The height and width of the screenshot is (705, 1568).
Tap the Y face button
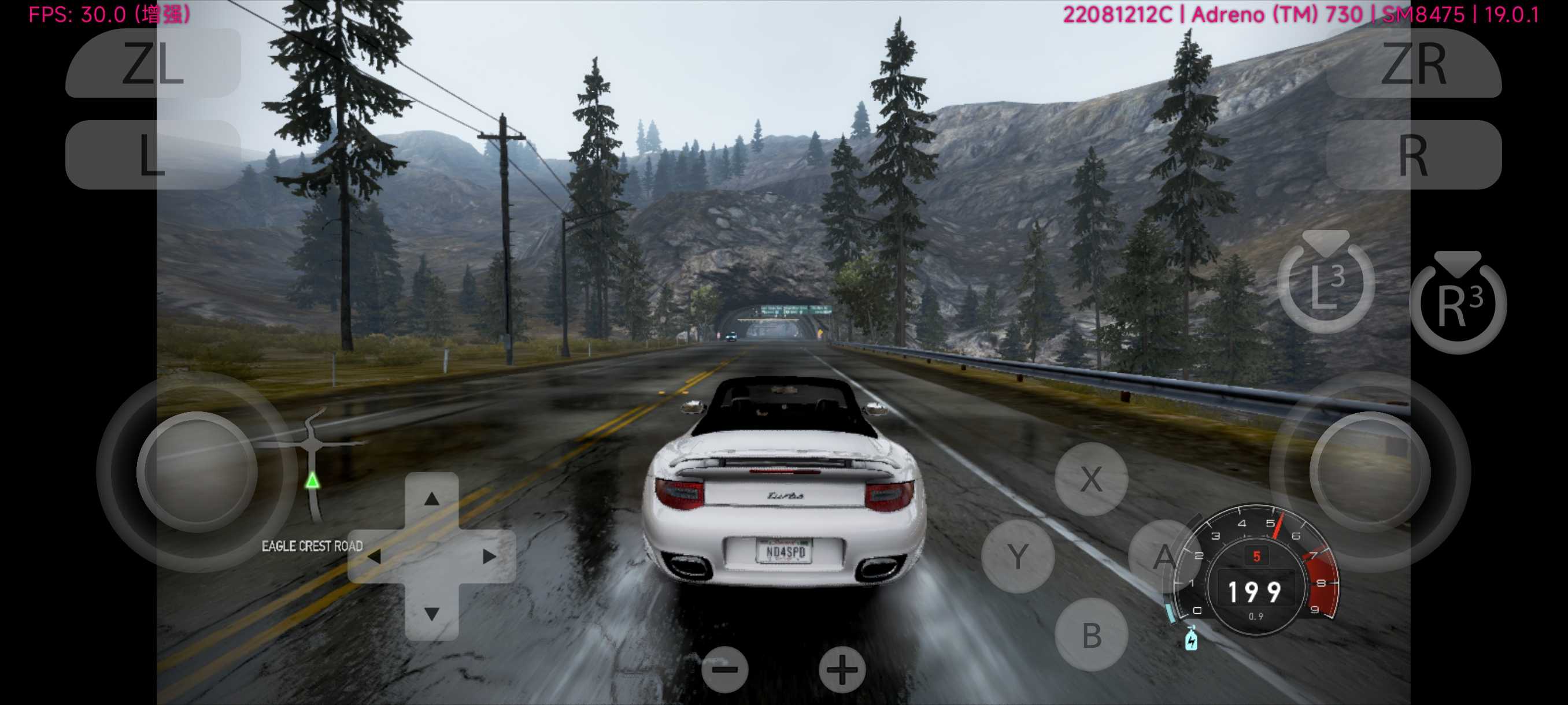coord(1018,556)
